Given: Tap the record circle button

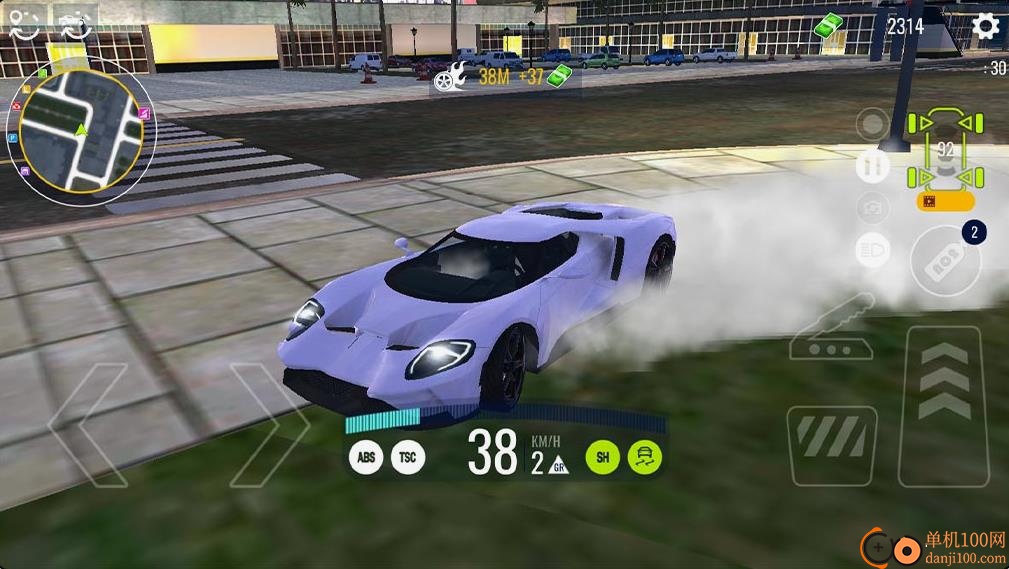Looking at the screenshot, I should coord(873,125).
